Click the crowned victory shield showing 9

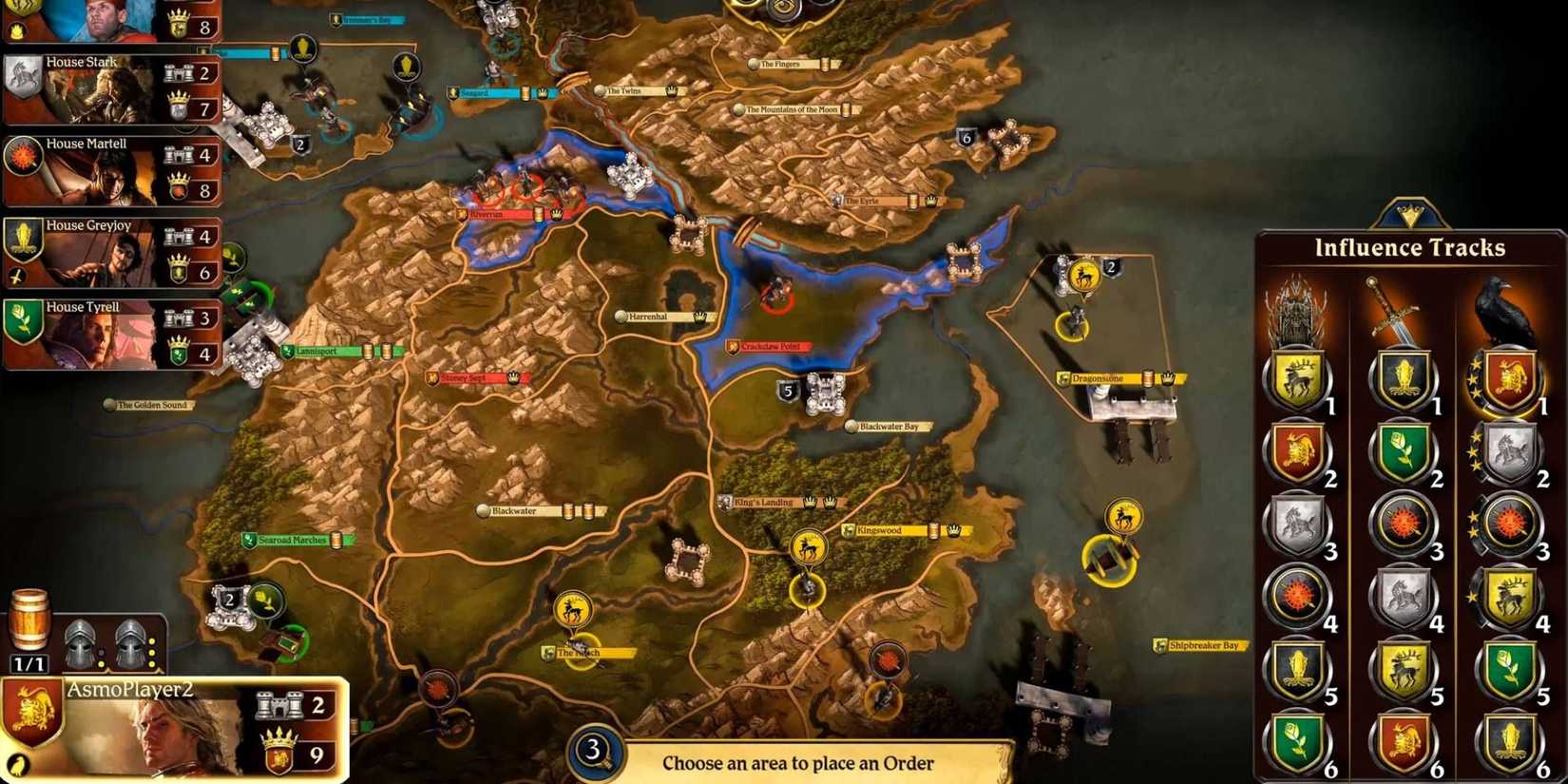[280, 750]
